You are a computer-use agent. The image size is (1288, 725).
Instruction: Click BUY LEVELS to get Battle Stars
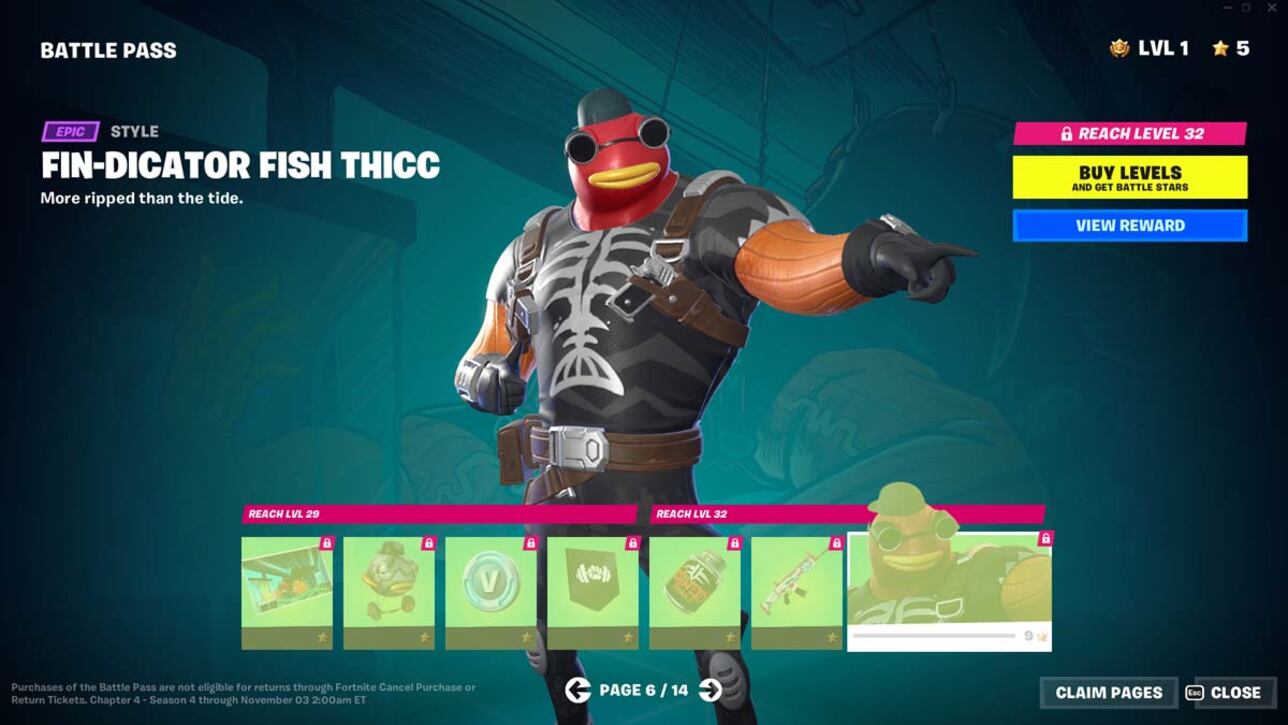[x=1130, y=177]
